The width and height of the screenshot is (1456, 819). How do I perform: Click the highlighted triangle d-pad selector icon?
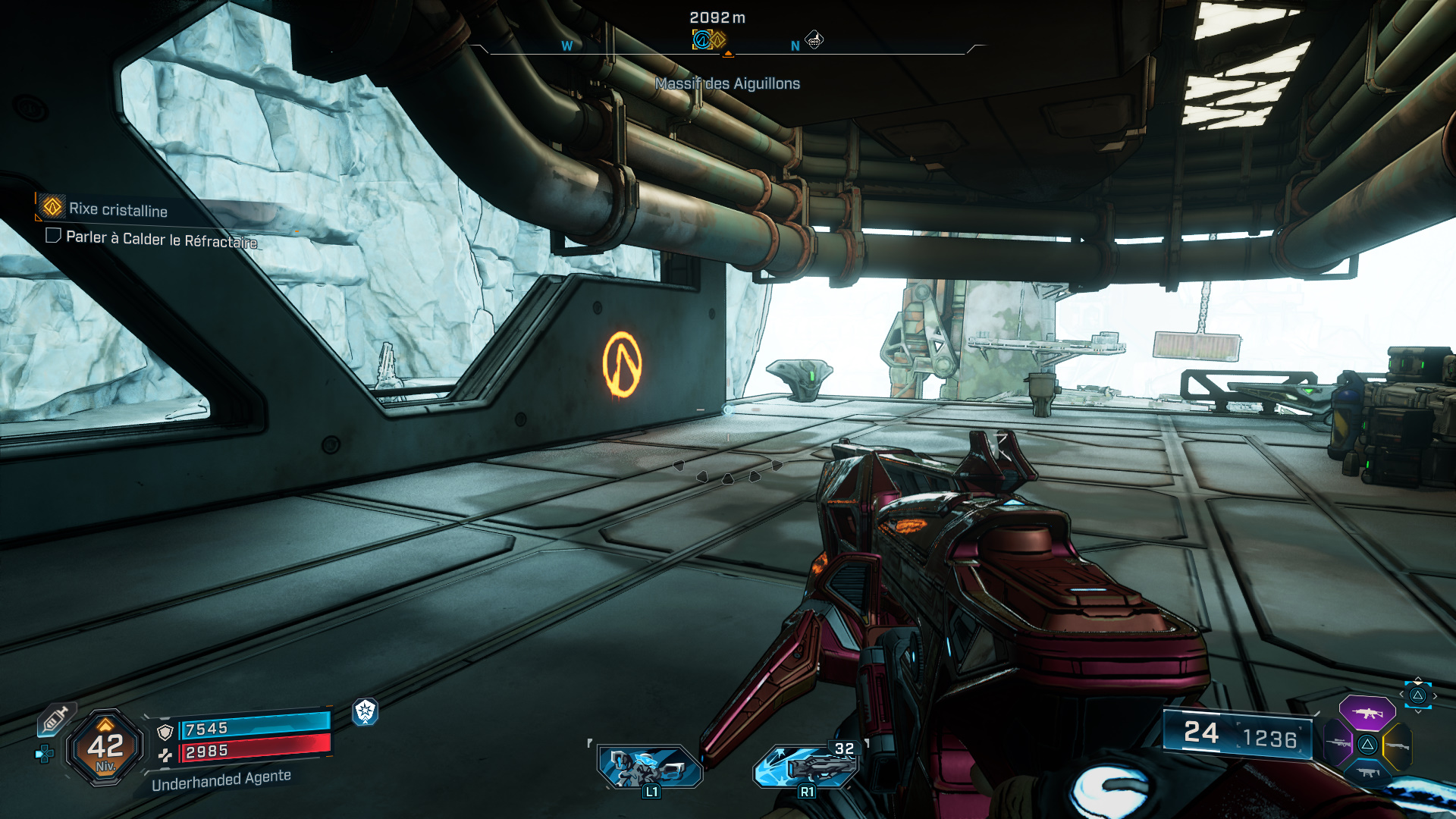[x=1417, y=695]
